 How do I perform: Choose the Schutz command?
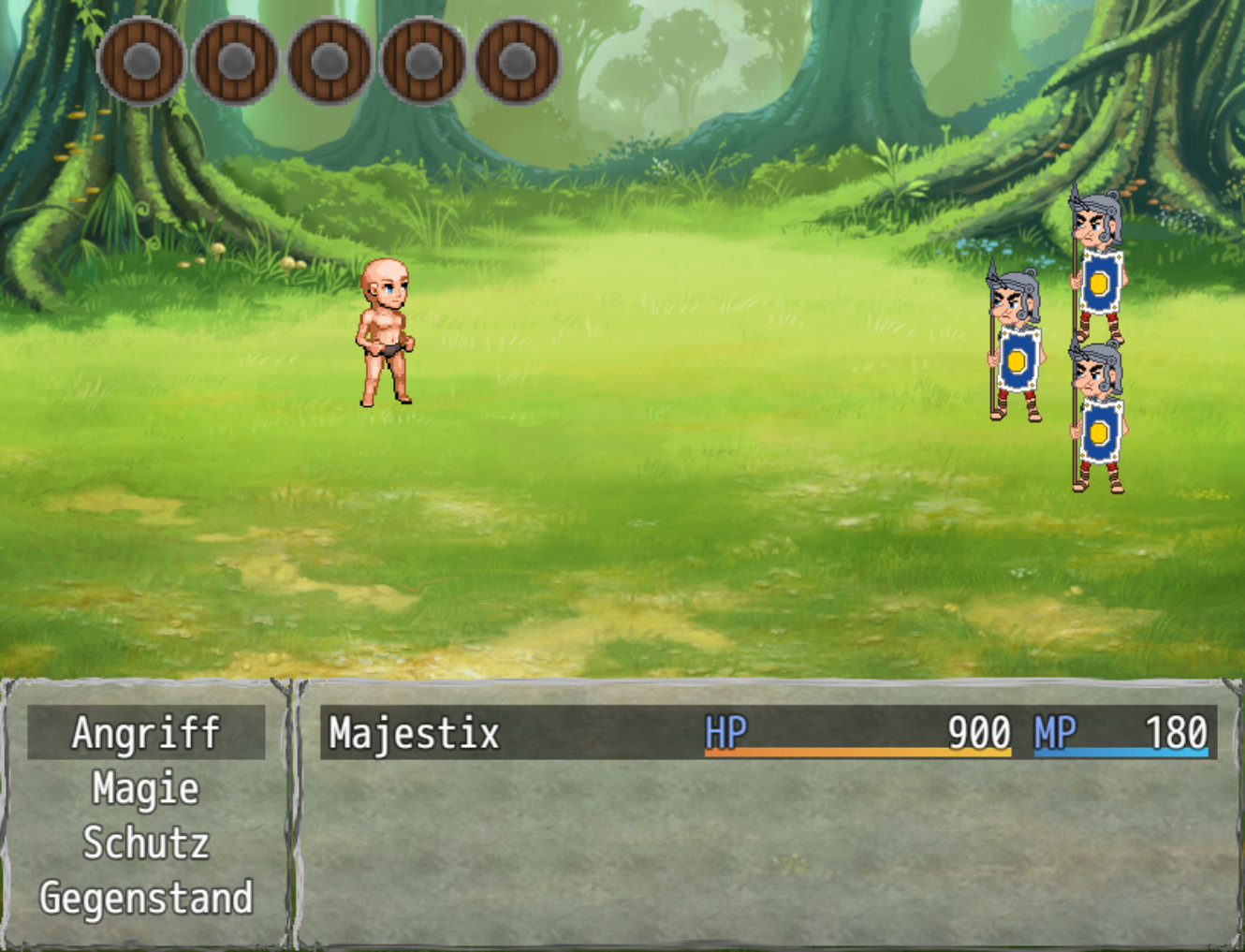(146, 842)
